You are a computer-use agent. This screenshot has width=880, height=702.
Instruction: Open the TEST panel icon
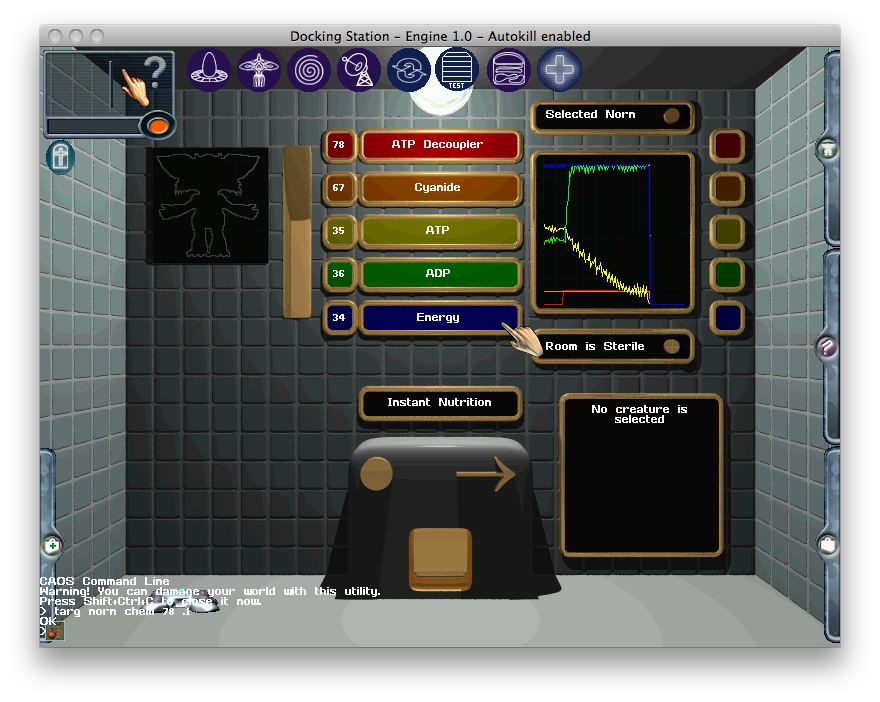(459, 70)
